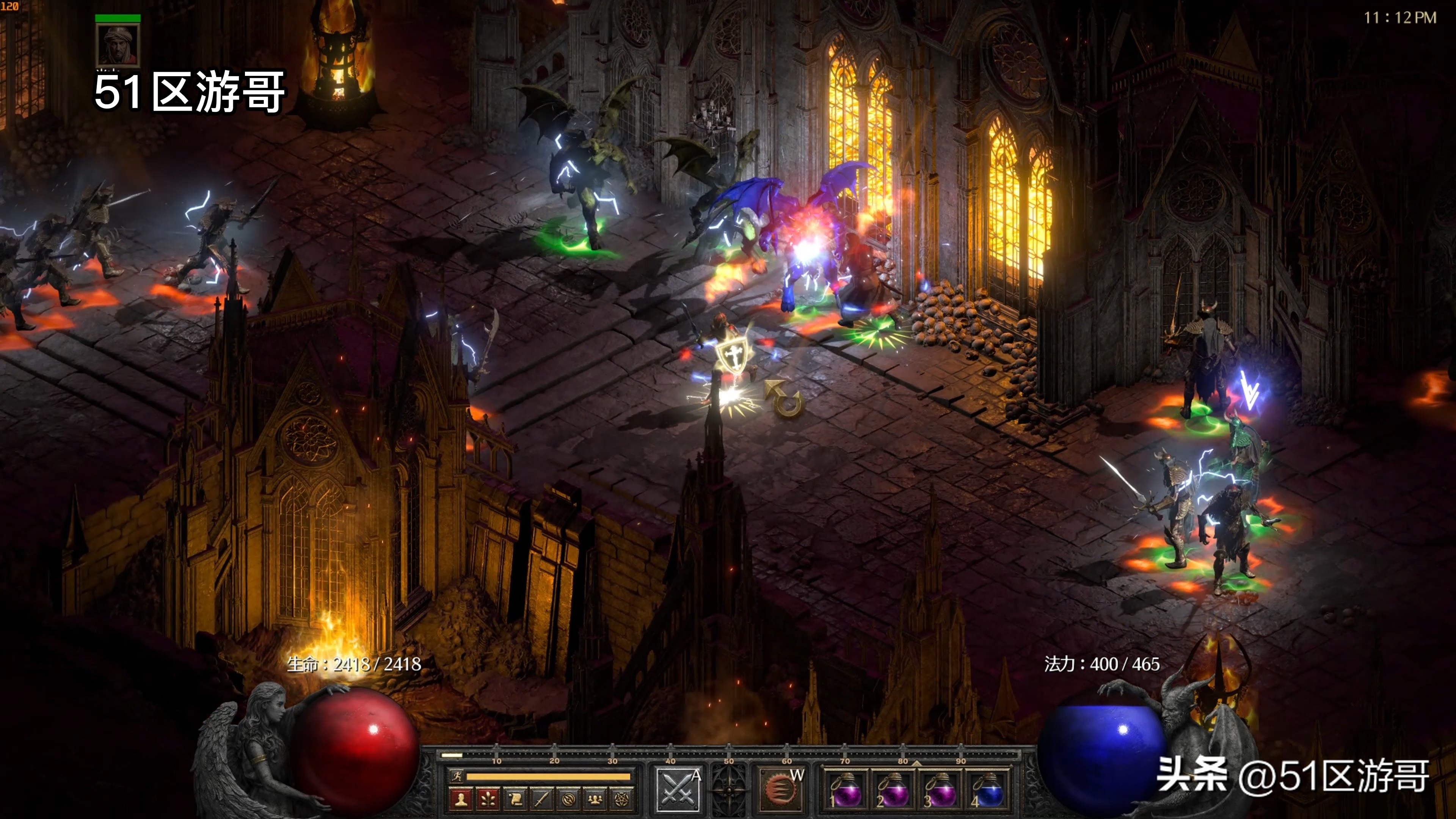Screen dimensions: 1456x819
Task: Open the skill tree button
Action: point(488,799)
